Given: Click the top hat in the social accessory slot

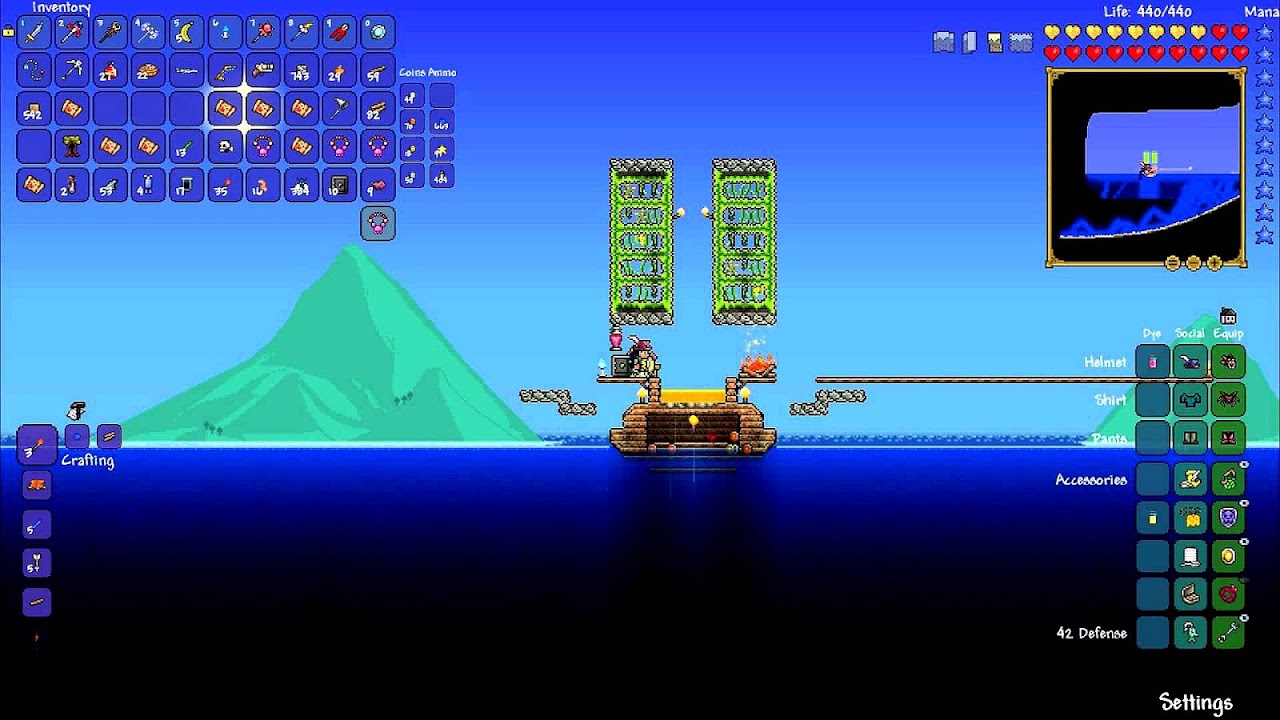Looking at the screenshot, I should pos(1189,556).
